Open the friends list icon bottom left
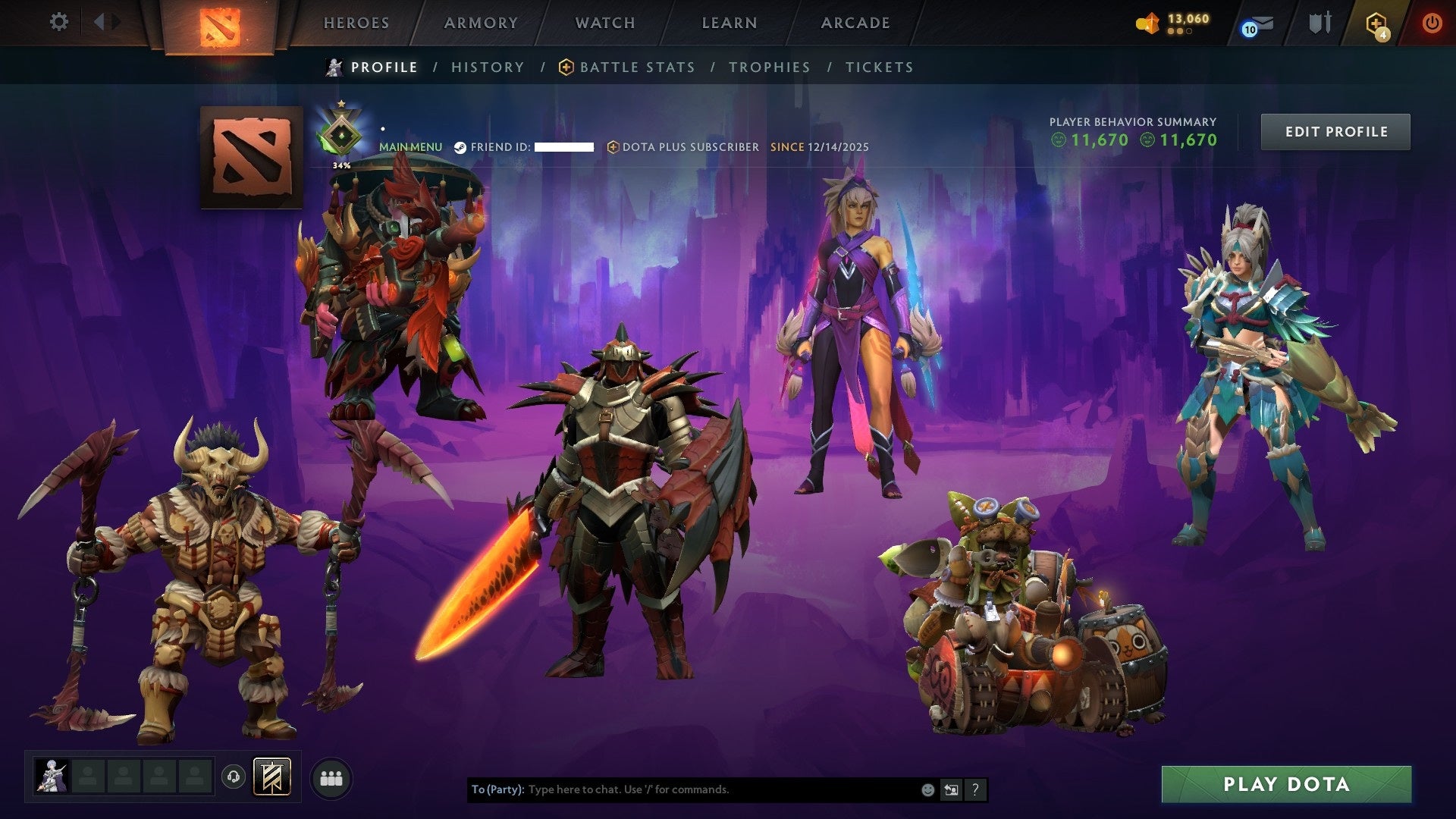Image resolution: width=1456 pixels, height=819 pixels. (x=331, y=779)
